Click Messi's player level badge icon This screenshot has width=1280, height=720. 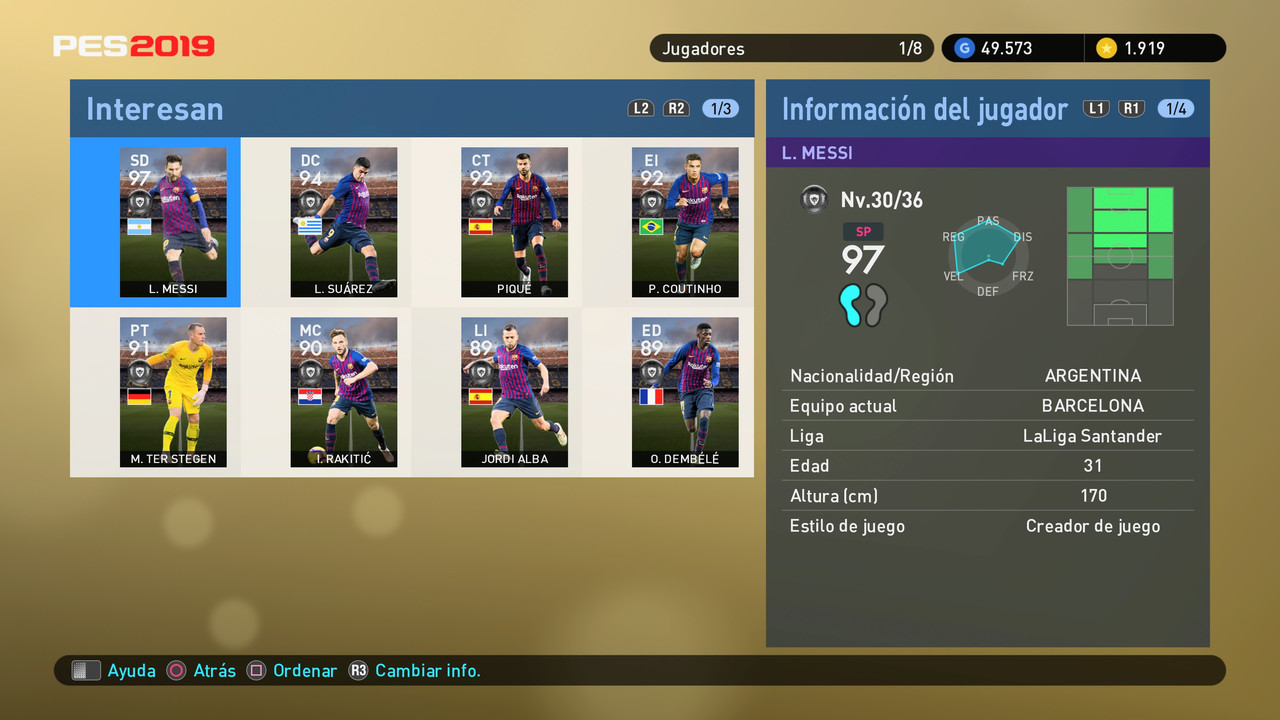pos(814,198)
